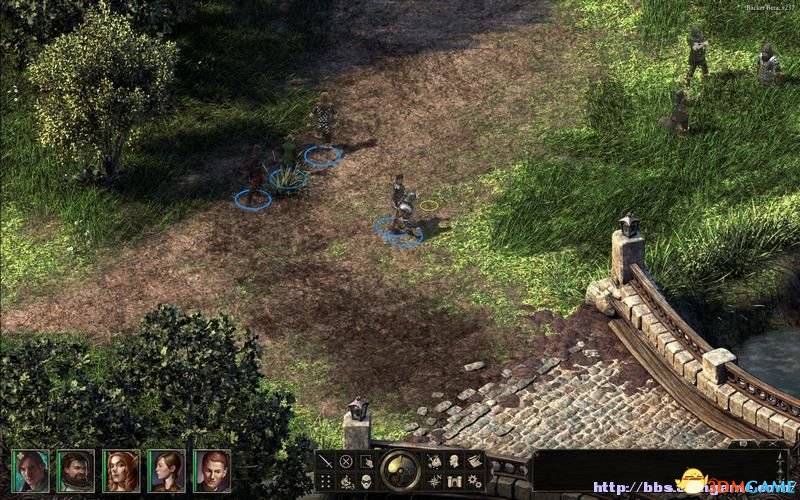Open the area map compass icon
The width and height of the screenshot is (800, 500).
(x=434, y=481)
